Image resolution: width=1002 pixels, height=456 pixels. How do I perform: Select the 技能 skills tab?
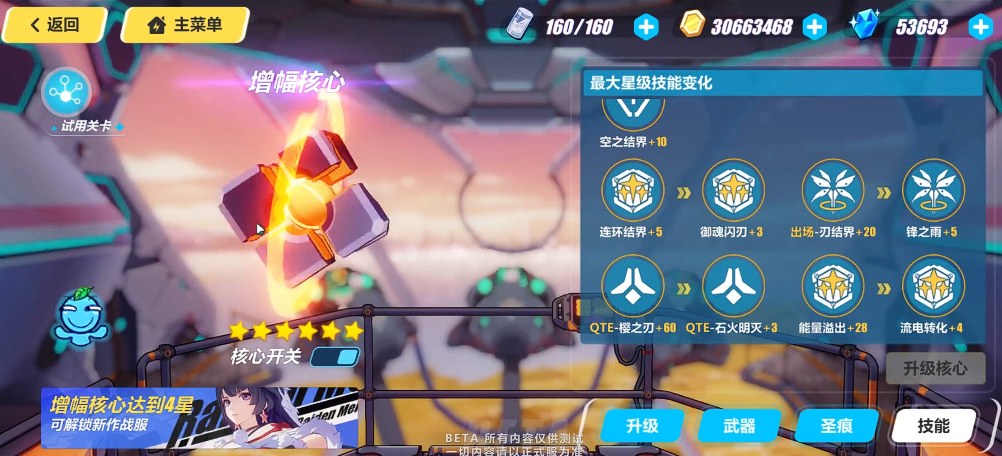click(x=933, y=425)
